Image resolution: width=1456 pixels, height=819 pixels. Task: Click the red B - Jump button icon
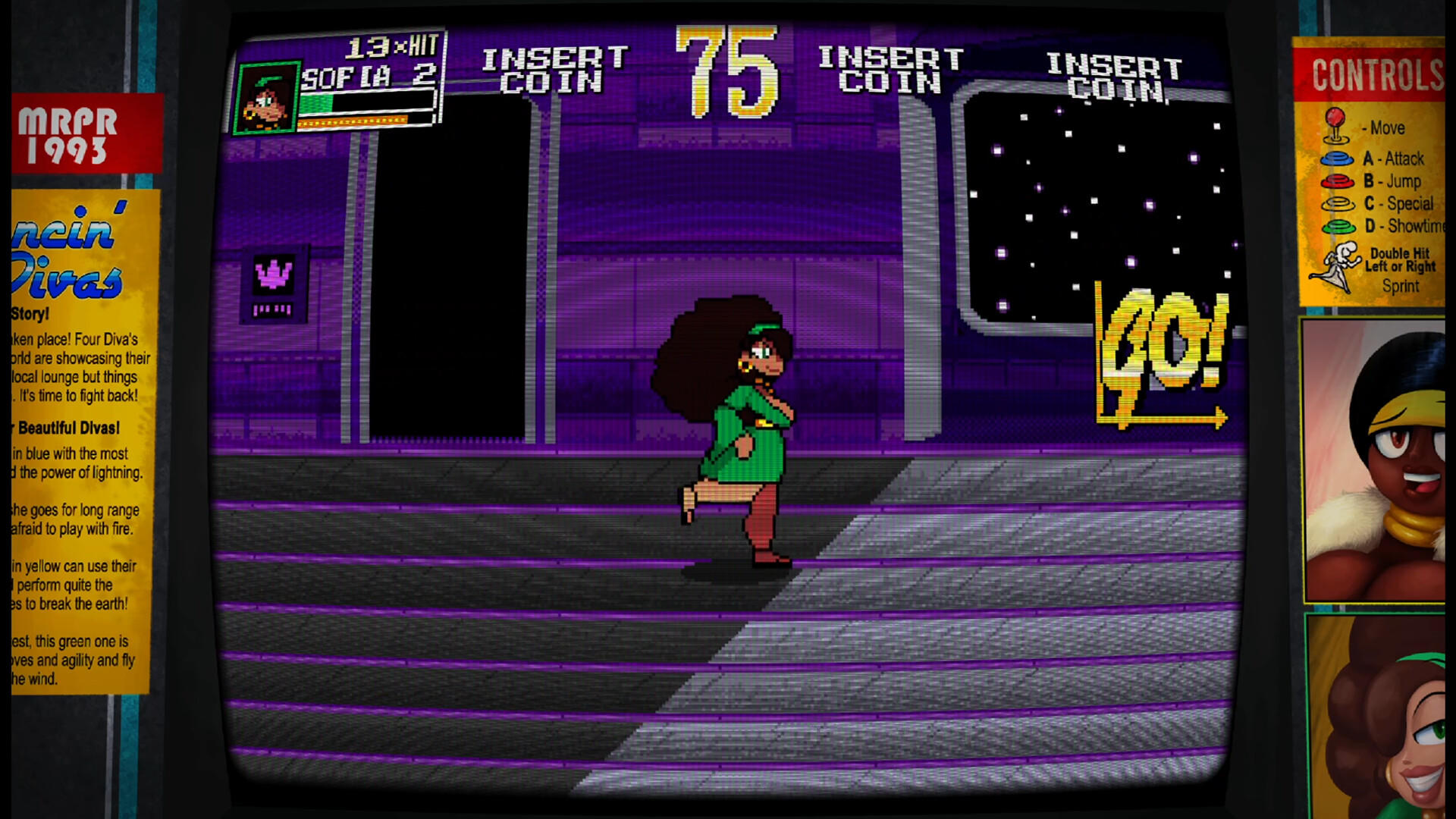coord(1337,182)
